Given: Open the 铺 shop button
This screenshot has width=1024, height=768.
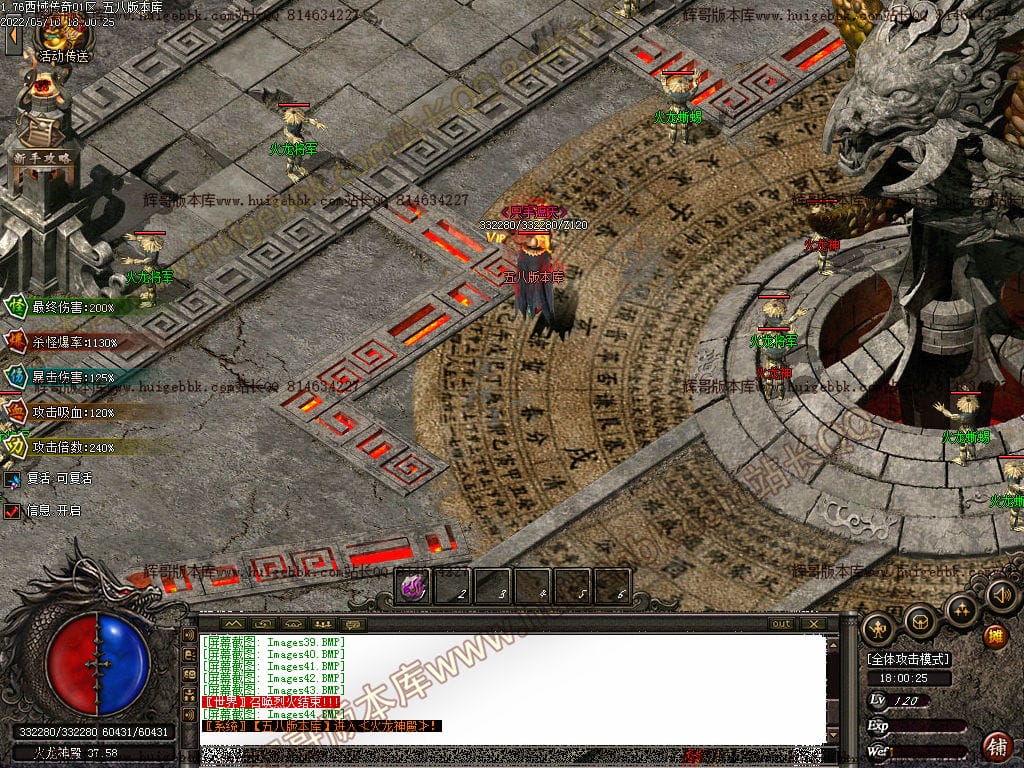Looking at the screenshot, I should coord(997,746).
